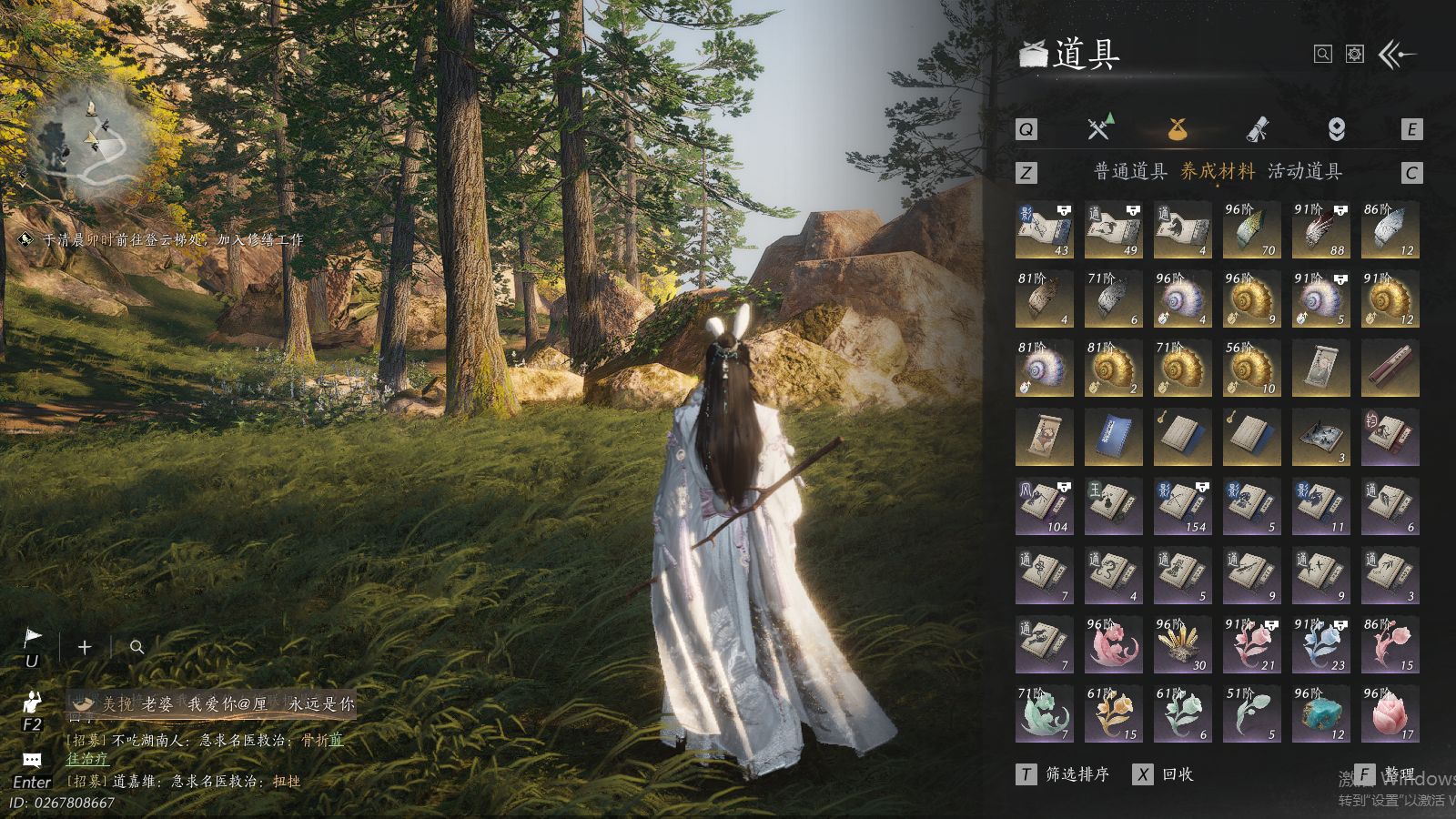Viewport: 1456px width, 819px height.
Task: Open the scroll category in the bag
Action: pyautogui.click(x=1257, y=129)
